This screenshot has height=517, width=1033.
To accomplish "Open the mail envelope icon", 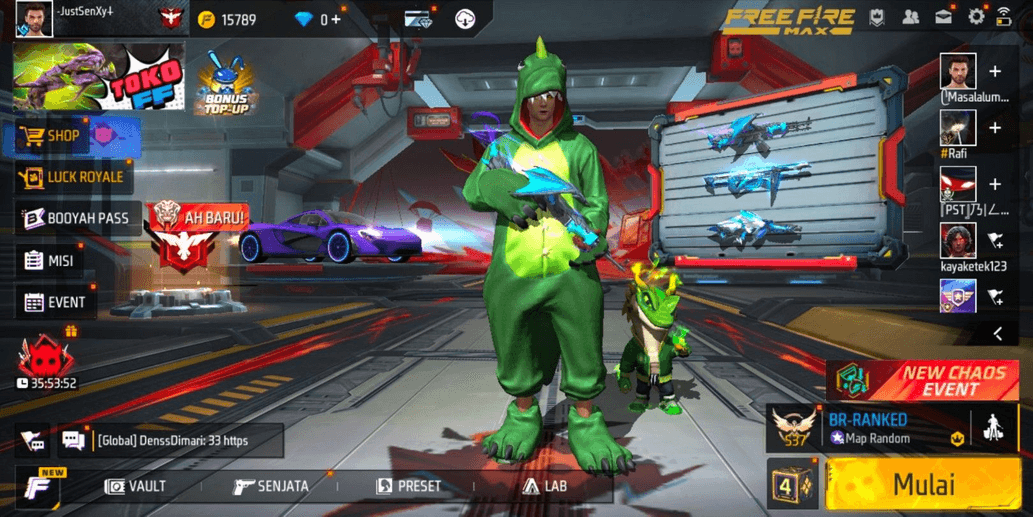I will 944,17.
